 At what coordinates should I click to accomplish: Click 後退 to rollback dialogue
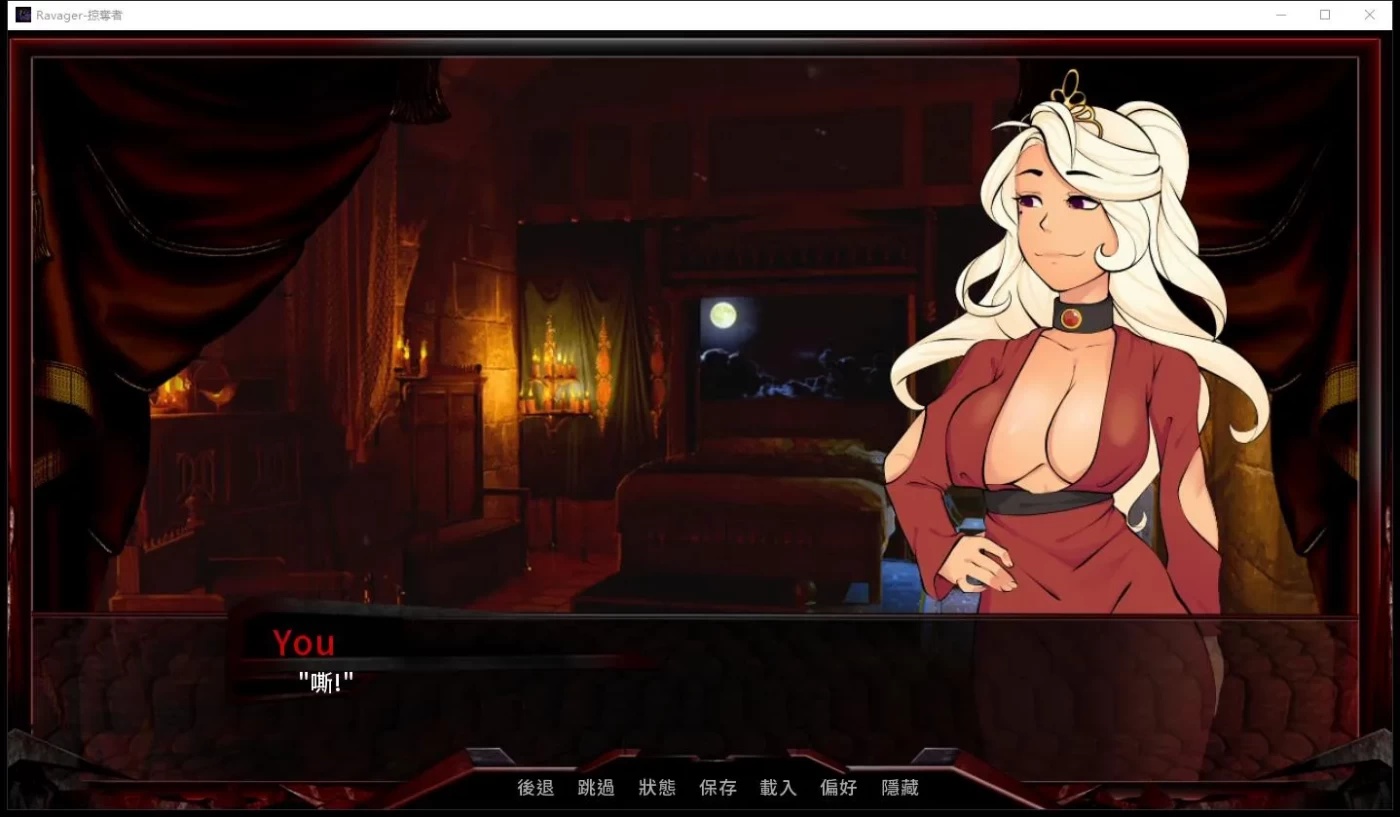pyautogui.click(x=534, y=788)
